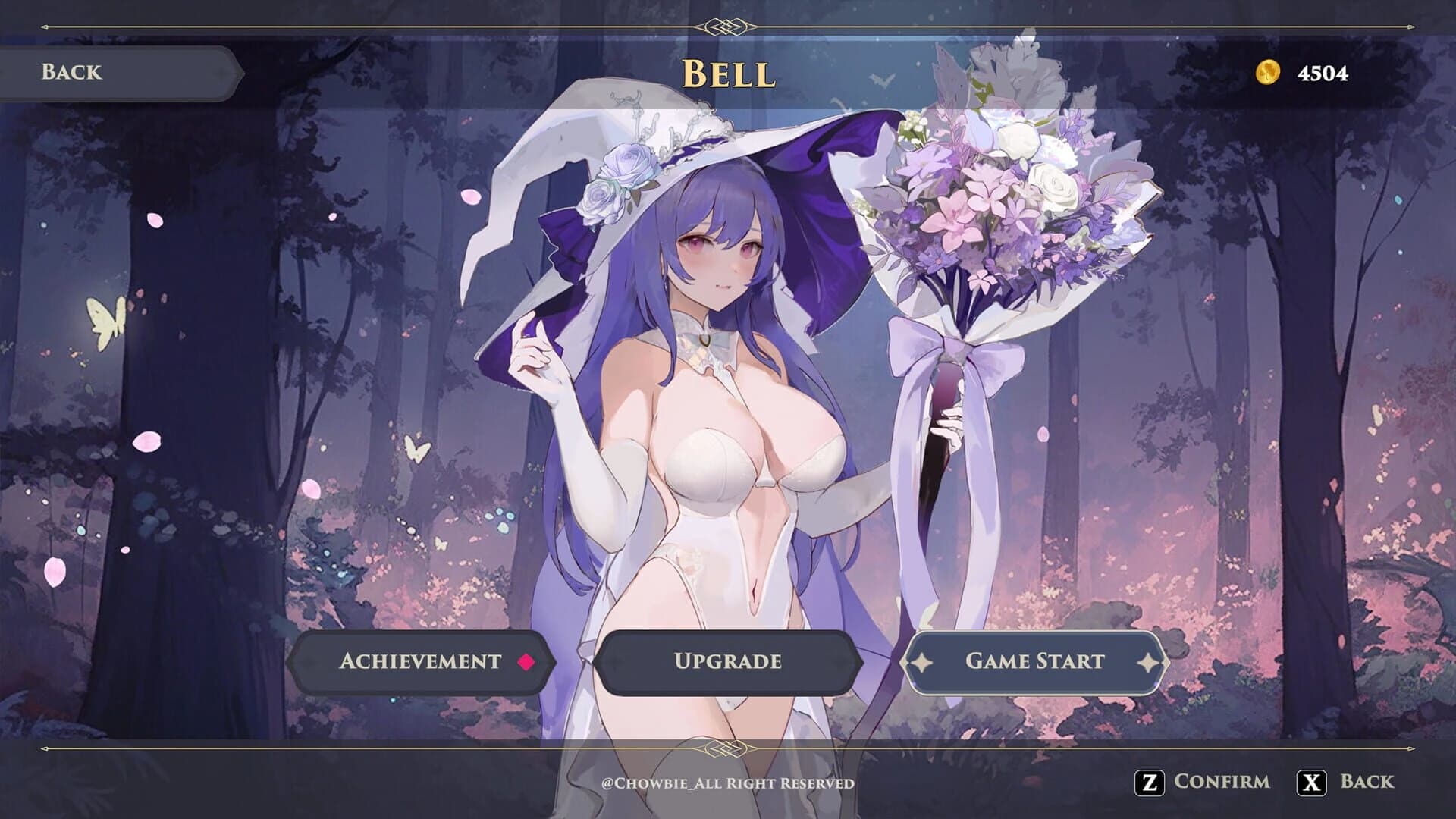Viewport: 1456px width, 819px height.
Task: Open the Achievement screen
Action: [x=421, y=661]
